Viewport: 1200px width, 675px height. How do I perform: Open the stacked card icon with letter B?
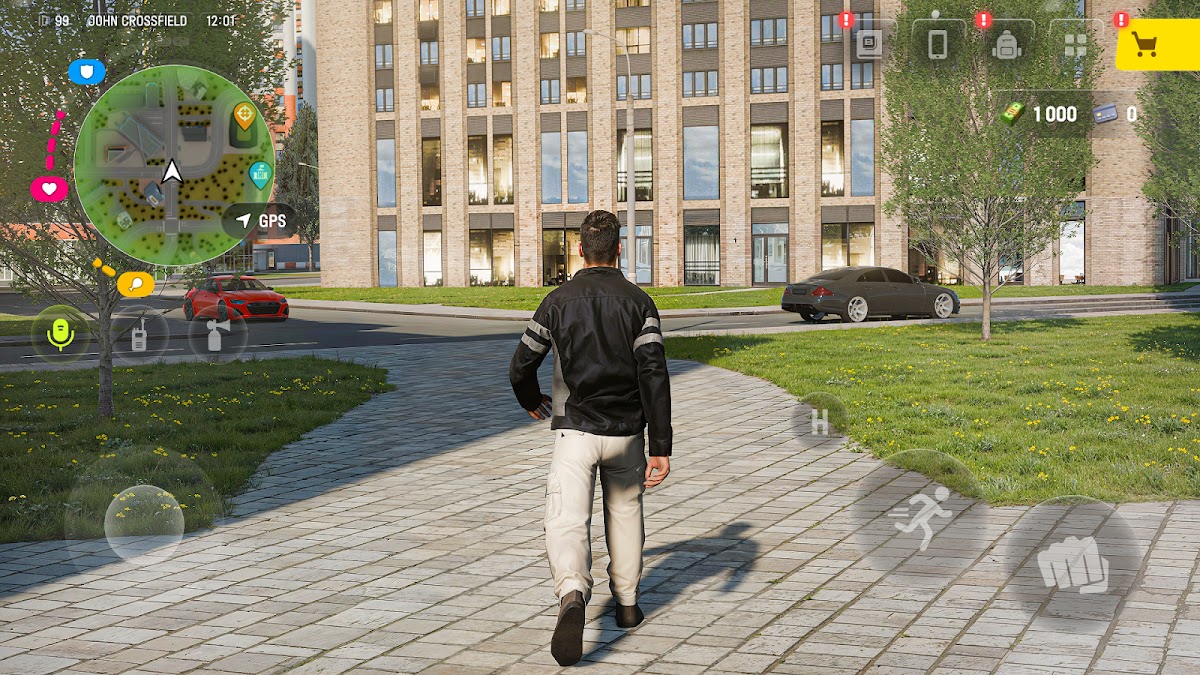(869, 45)
